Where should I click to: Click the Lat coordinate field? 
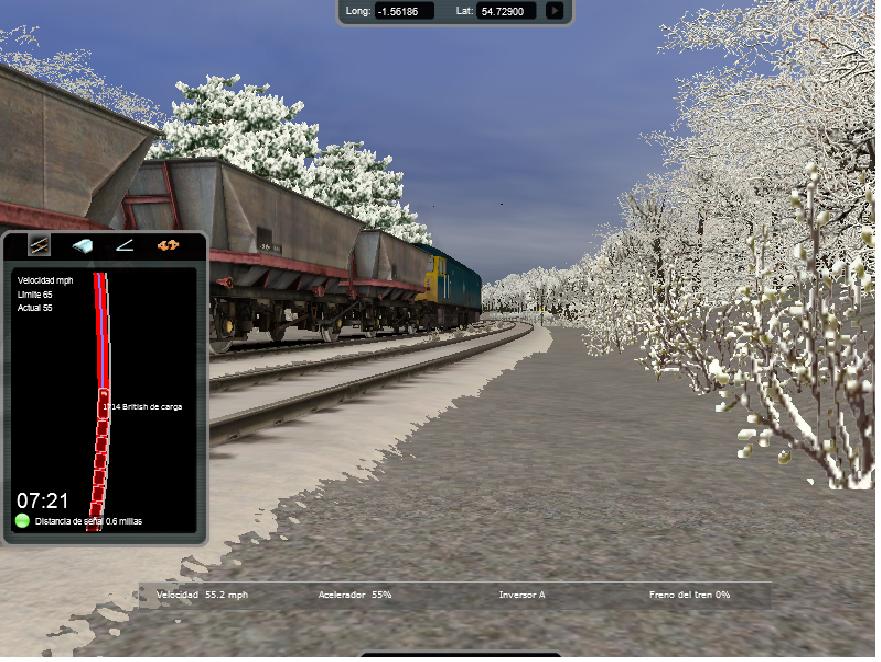click(507, 11)
